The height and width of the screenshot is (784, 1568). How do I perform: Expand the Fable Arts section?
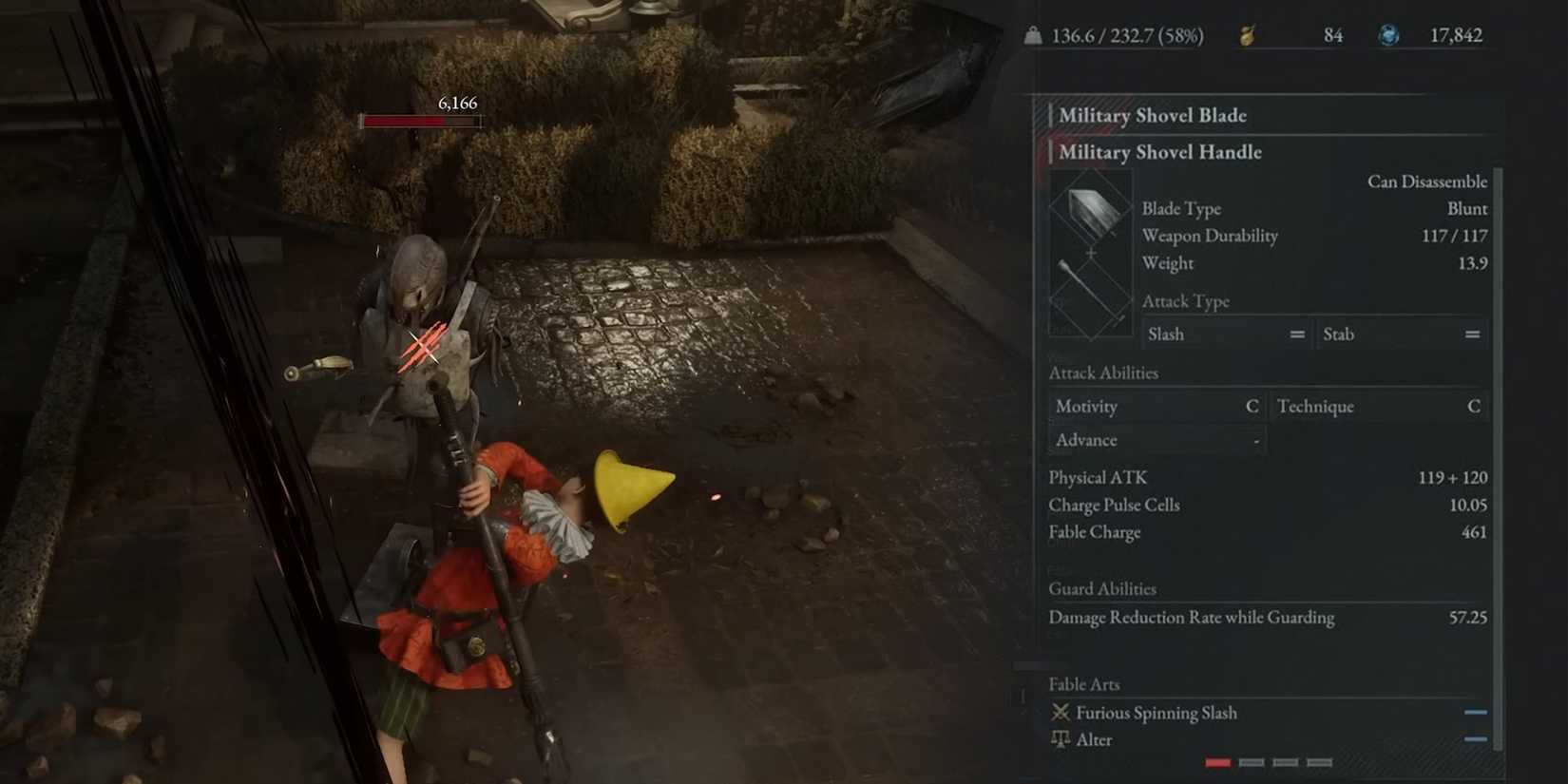(1083, 683)
